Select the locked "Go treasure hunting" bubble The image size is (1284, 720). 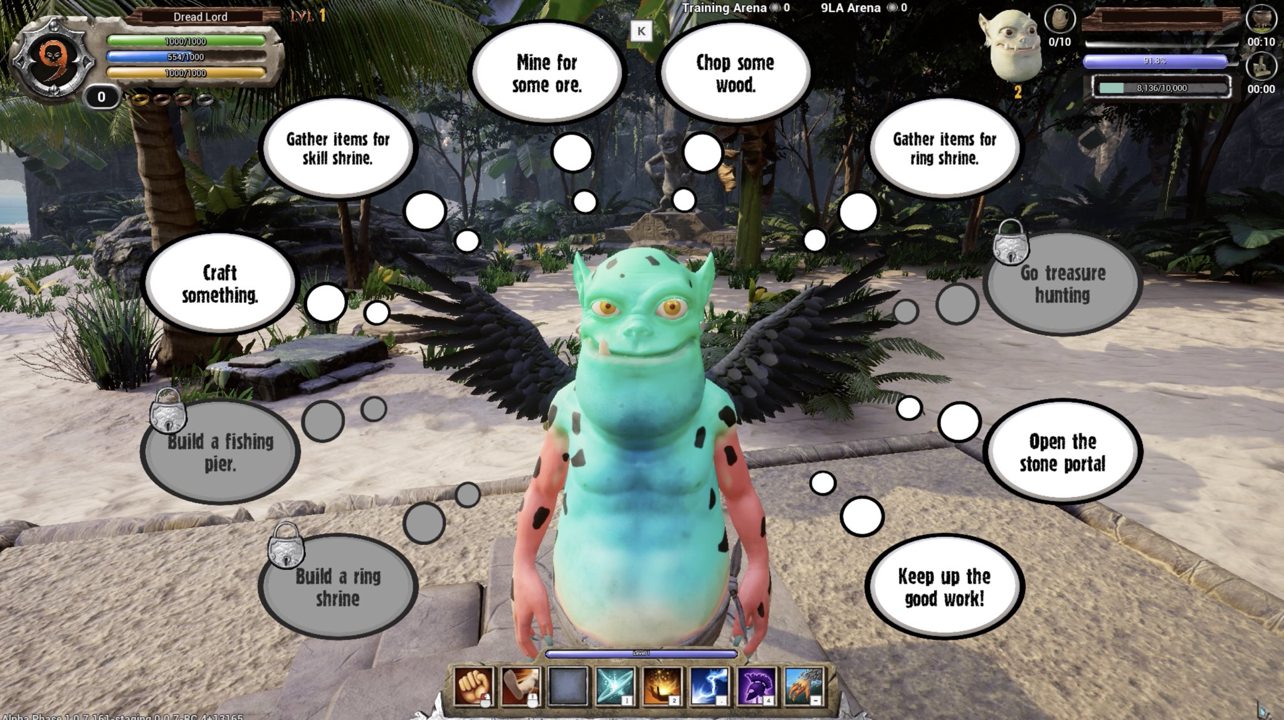1062,284
